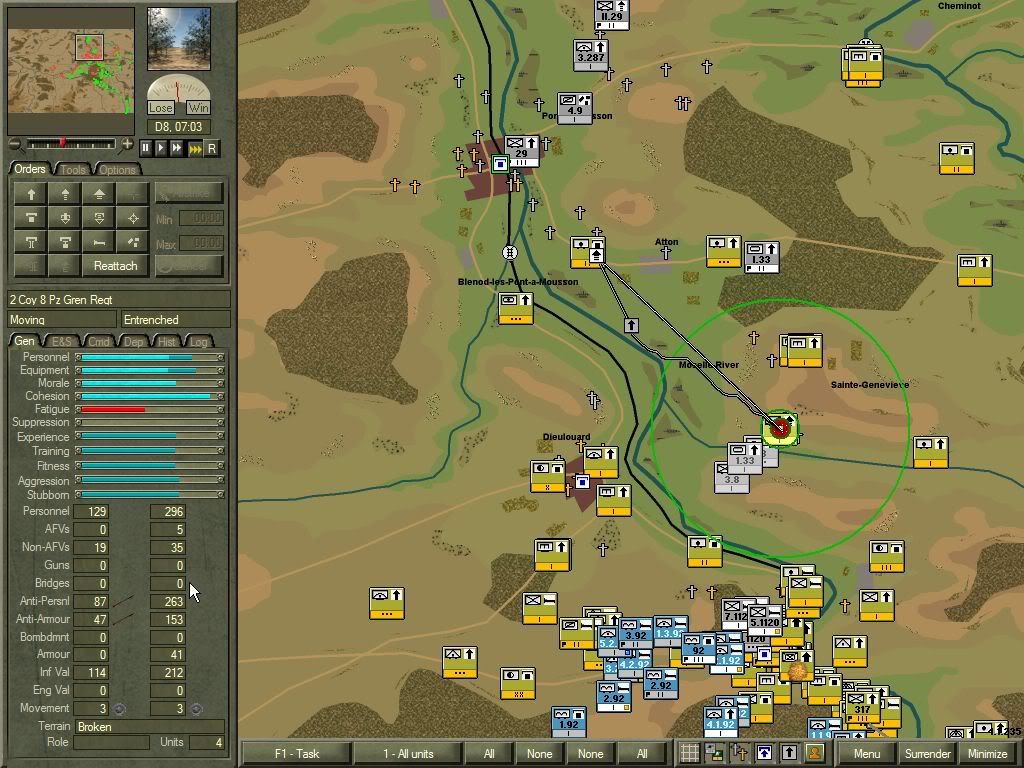Open the E&S unit info tab
This screenshot has height=768, width=1024.
[62, 342]
